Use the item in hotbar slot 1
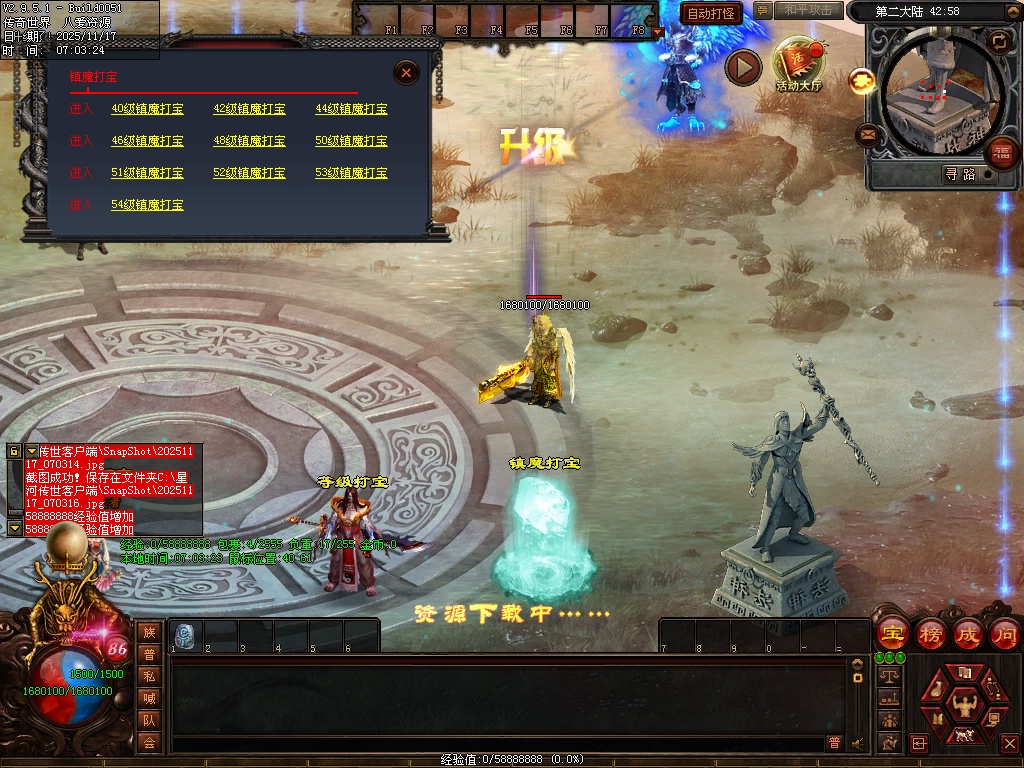 pos(185,635)
